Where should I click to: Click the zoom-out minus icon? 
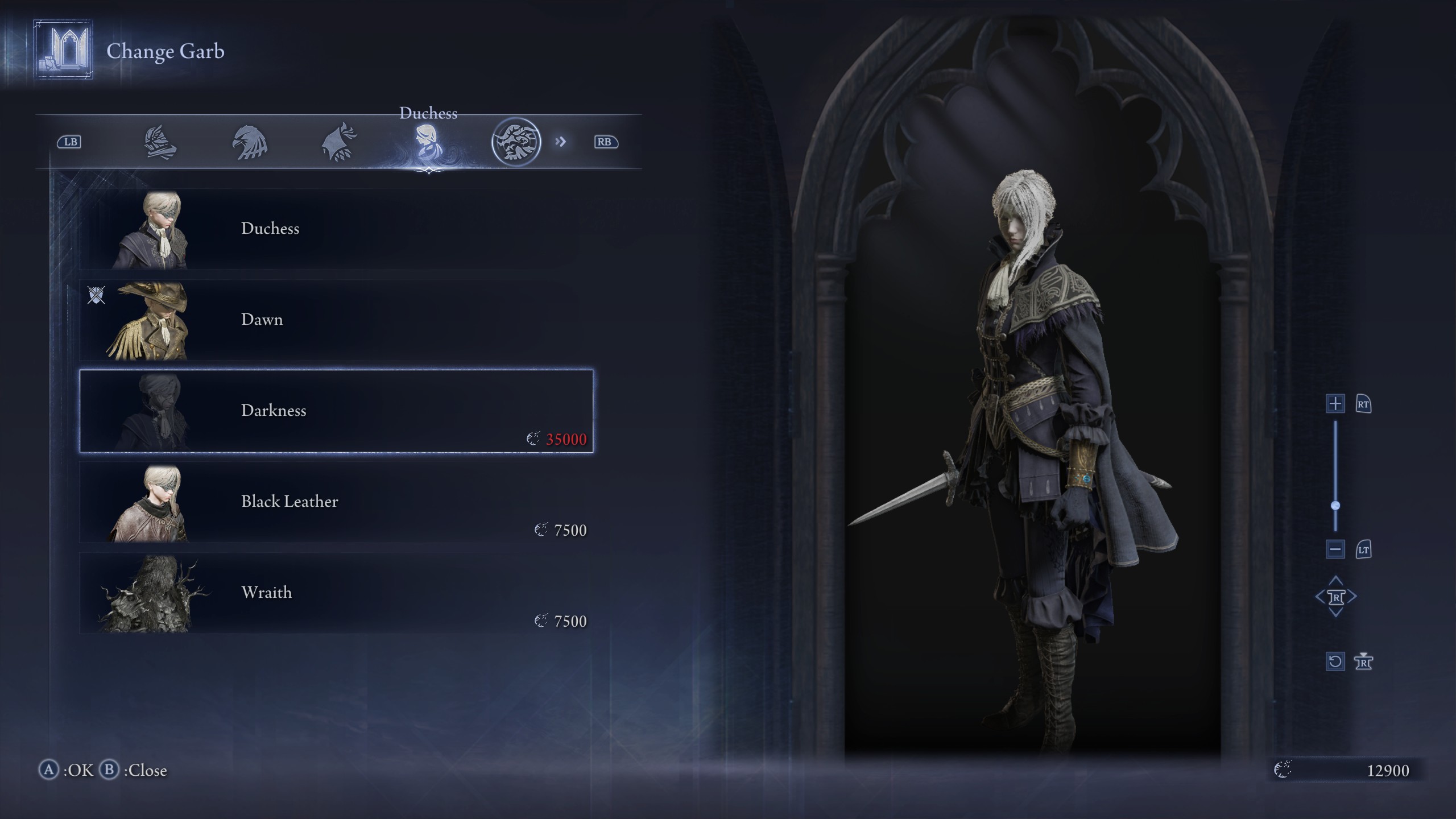1335,549
